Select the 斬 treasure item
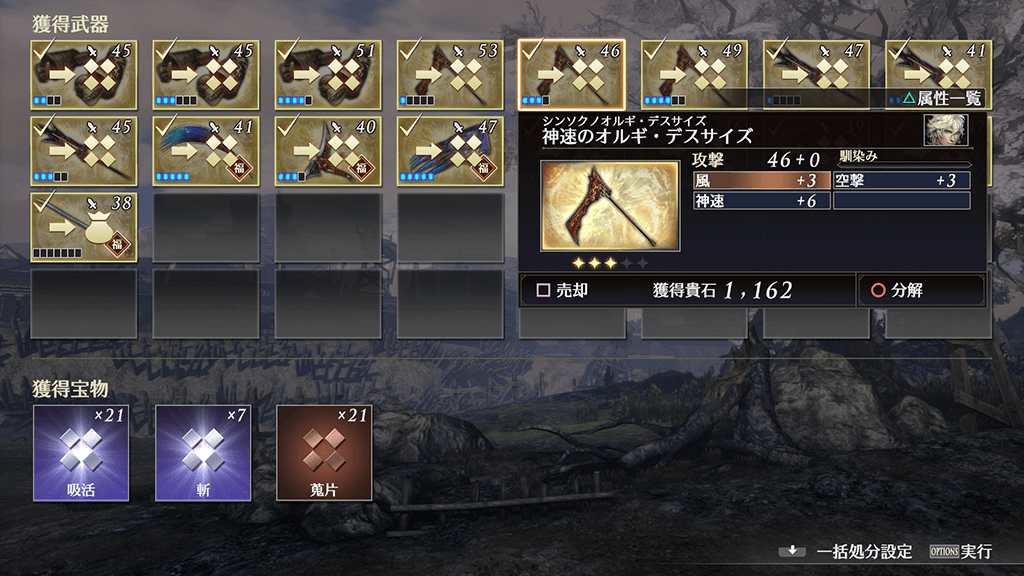This screenshot has width=1024, height=576. point(204,452)
